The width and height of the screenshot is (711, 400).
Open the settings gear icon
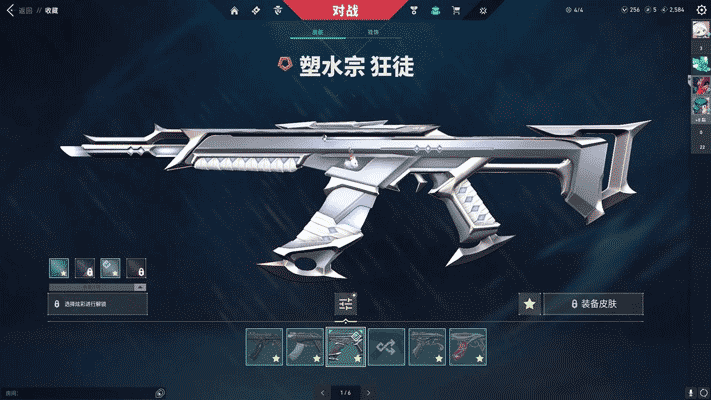[700, 10]
